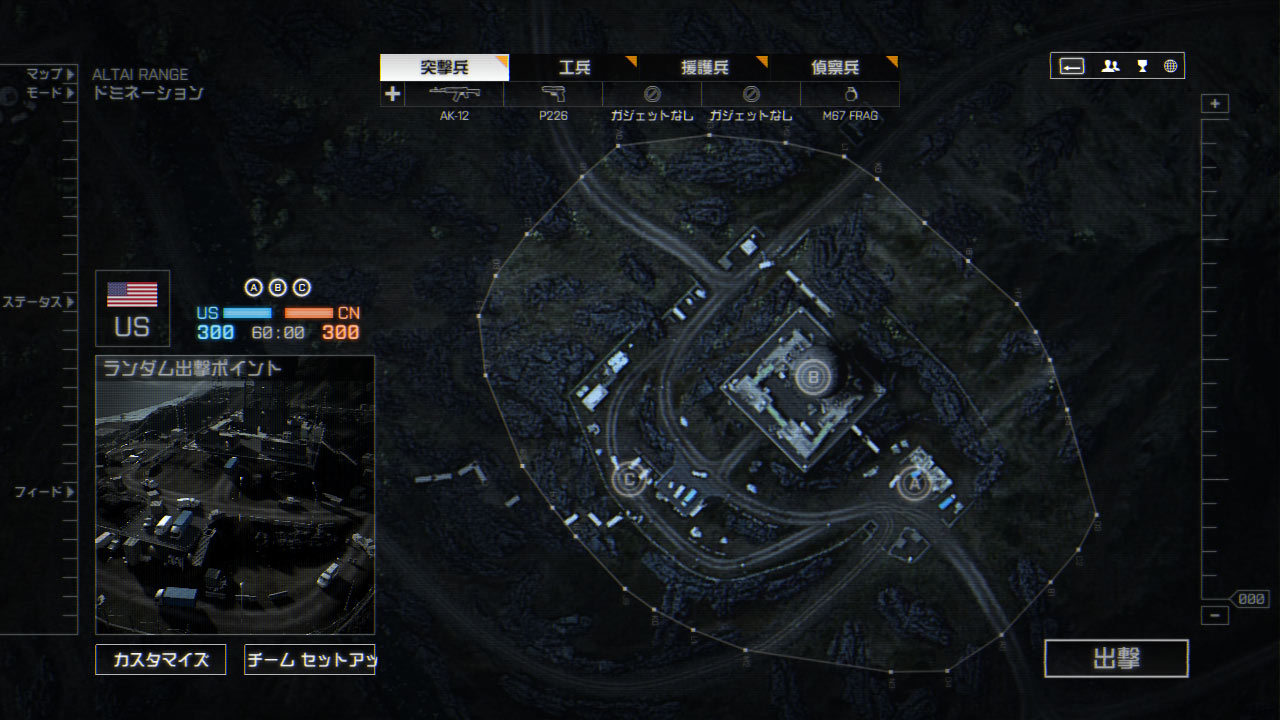Open the カスタマイズ customize menu
The width and height of the screenshot is (1280, 720).
(x=160, y=660)
